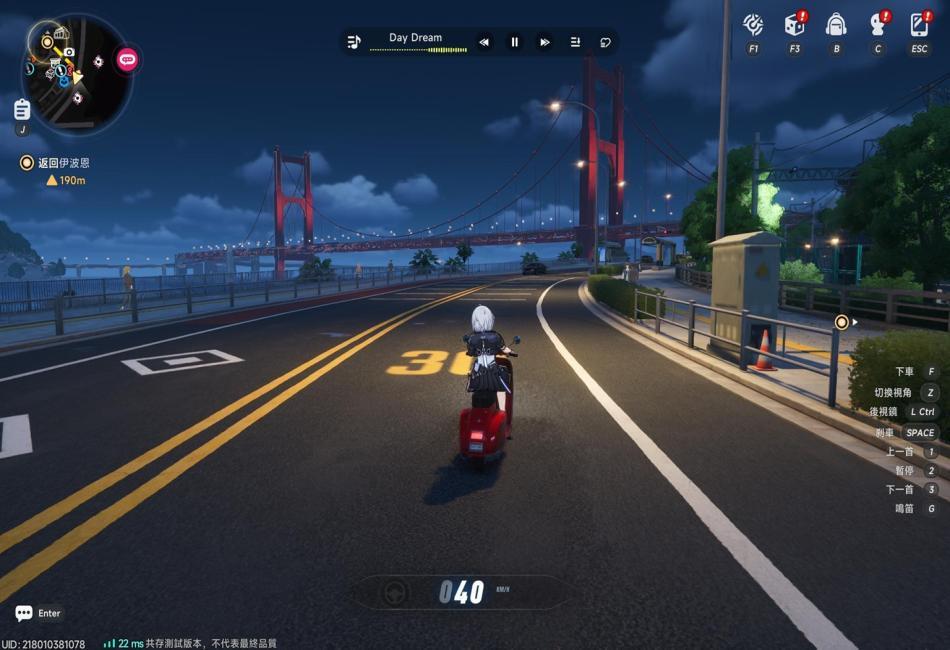
Task: Open the compass guide icon
Action: 753,25
